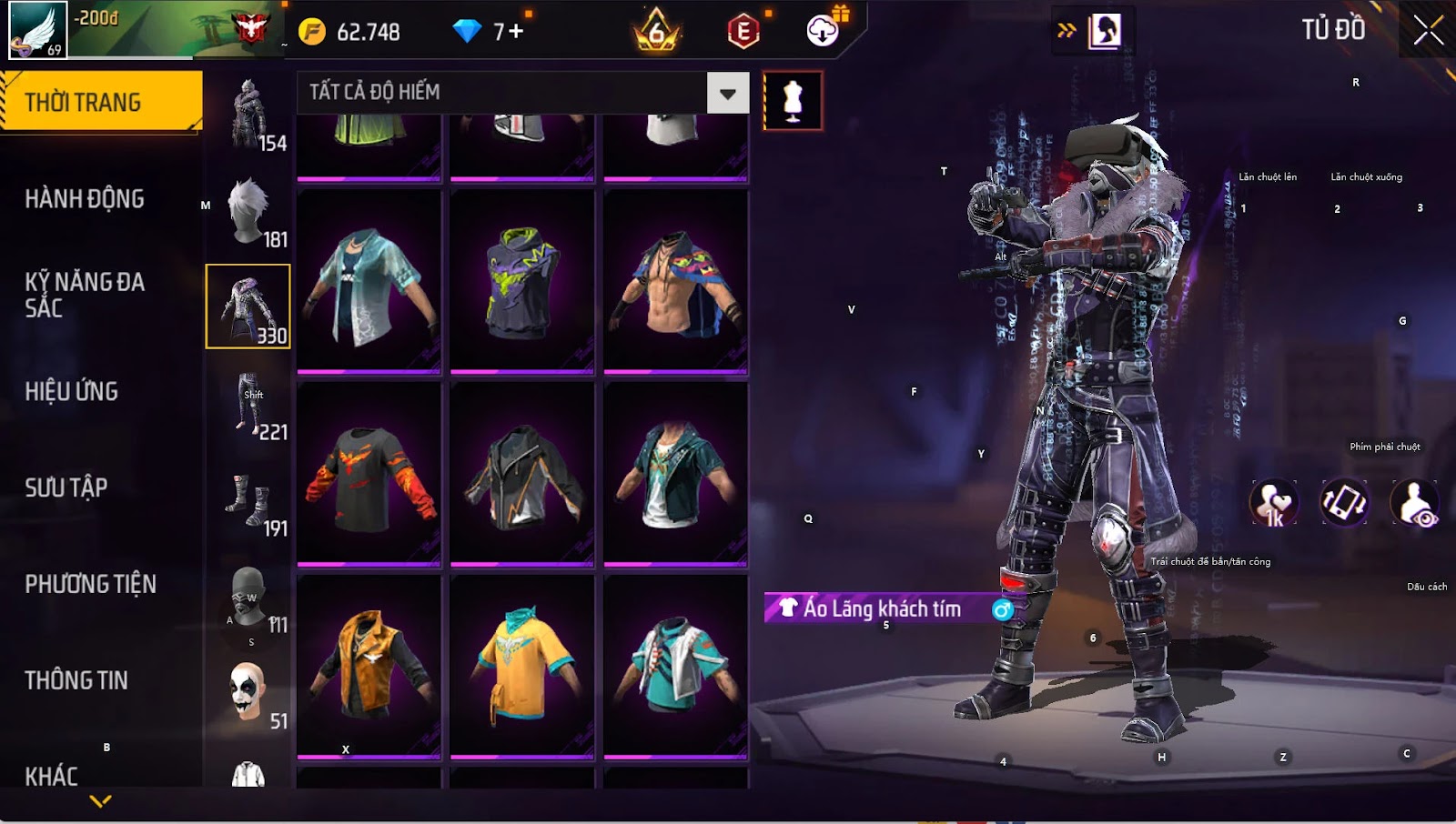Select the hair category with 181 items

248,211
